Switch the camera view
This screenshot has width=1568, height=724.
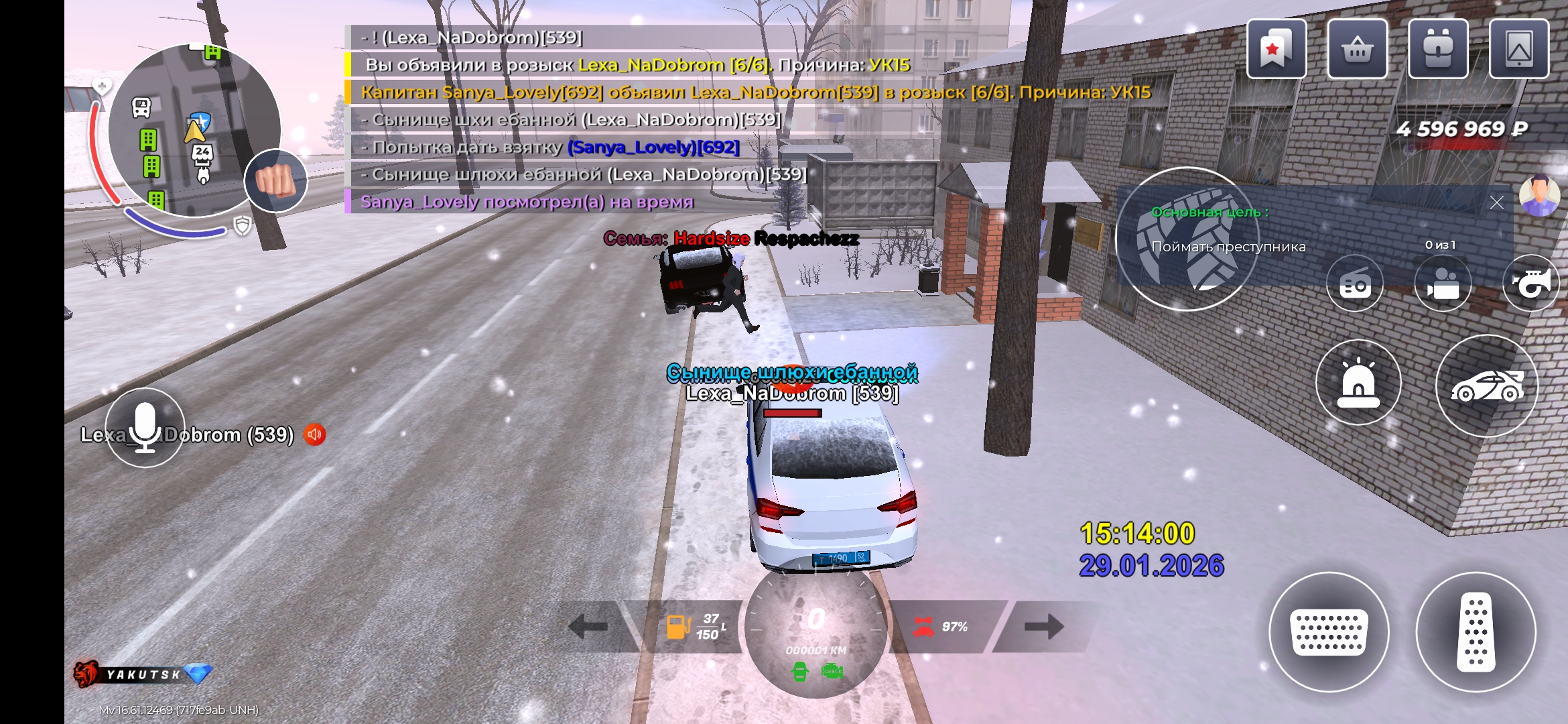(x=1443, y=284)
